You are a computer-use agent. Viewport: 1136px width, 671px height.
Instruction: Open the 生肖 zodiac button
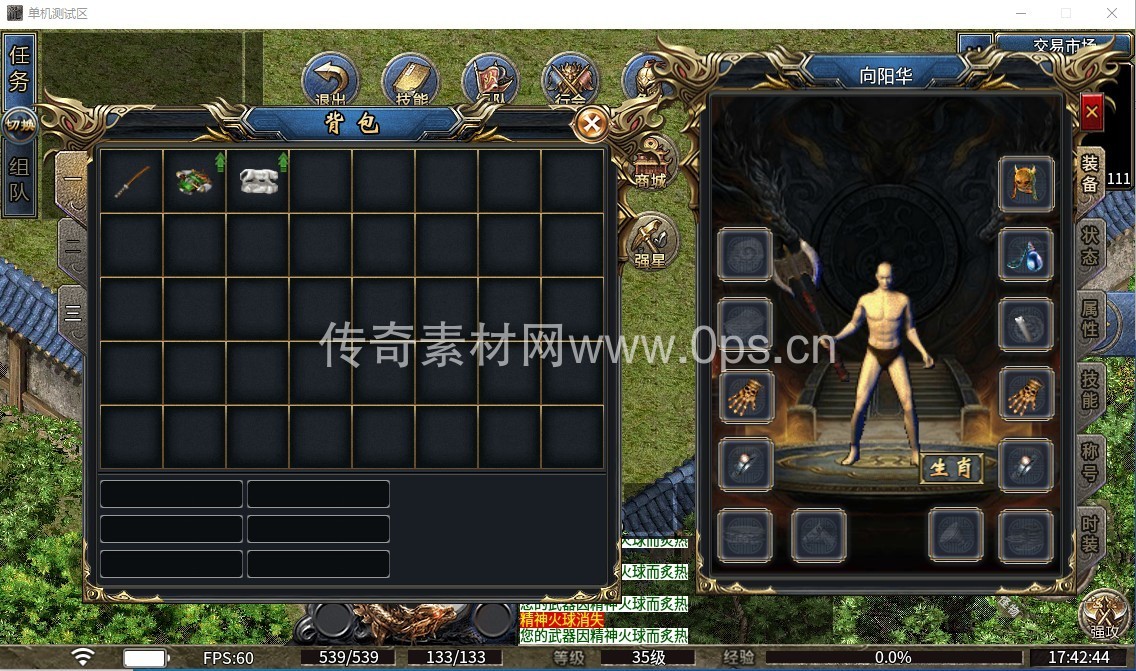coord(951,468)
